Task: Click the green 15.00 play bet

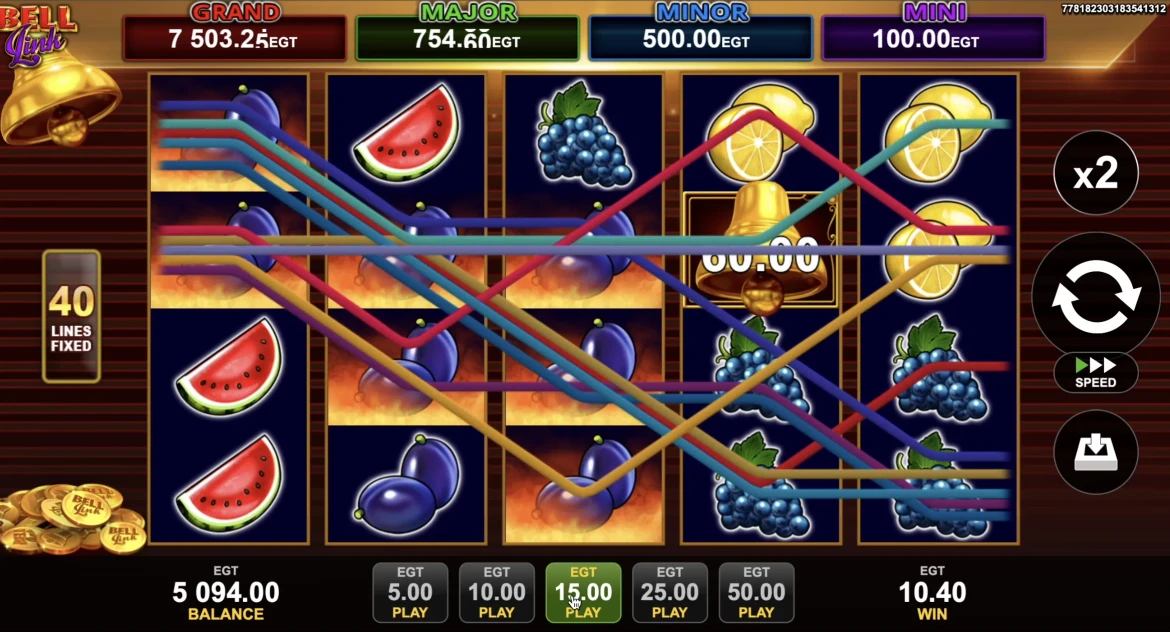Action: 583,593
